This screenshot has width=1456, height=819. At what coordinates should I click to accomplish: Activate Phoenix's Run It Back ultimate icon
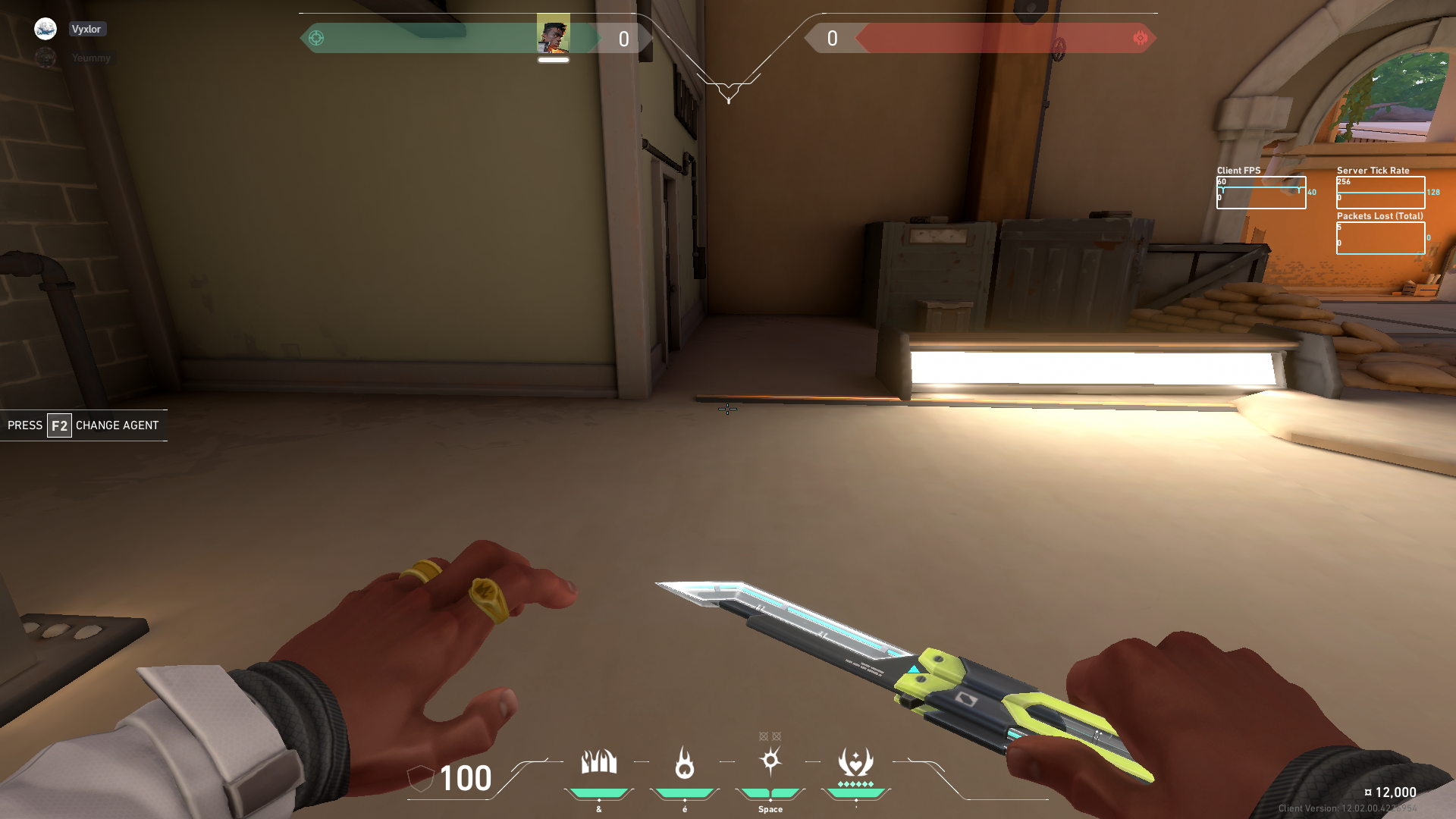(854, 762)
